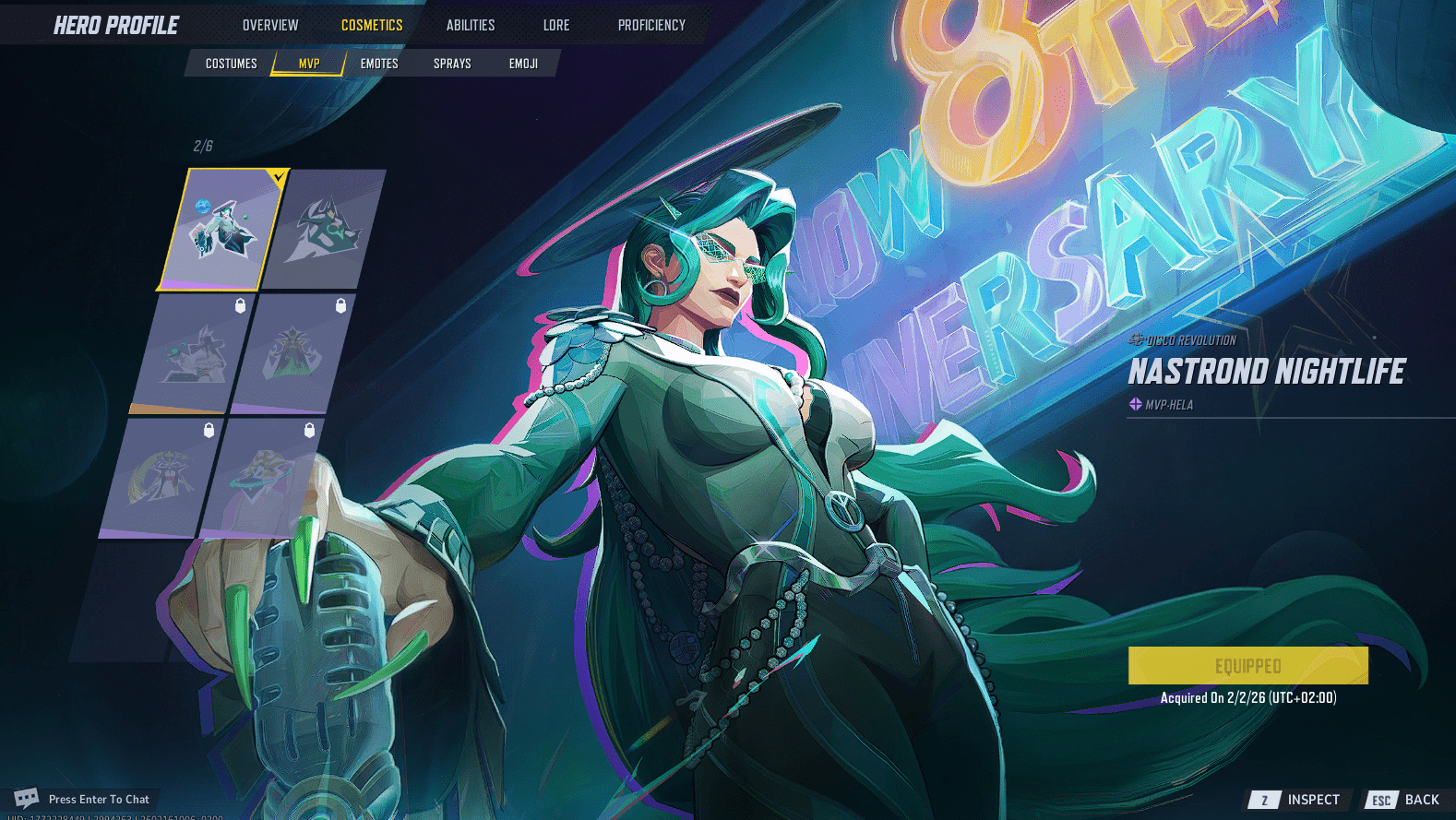The width and height of the screenshot is (1456, 820).
Task: Open the Proficiency tab
Action: click(651, 25)
